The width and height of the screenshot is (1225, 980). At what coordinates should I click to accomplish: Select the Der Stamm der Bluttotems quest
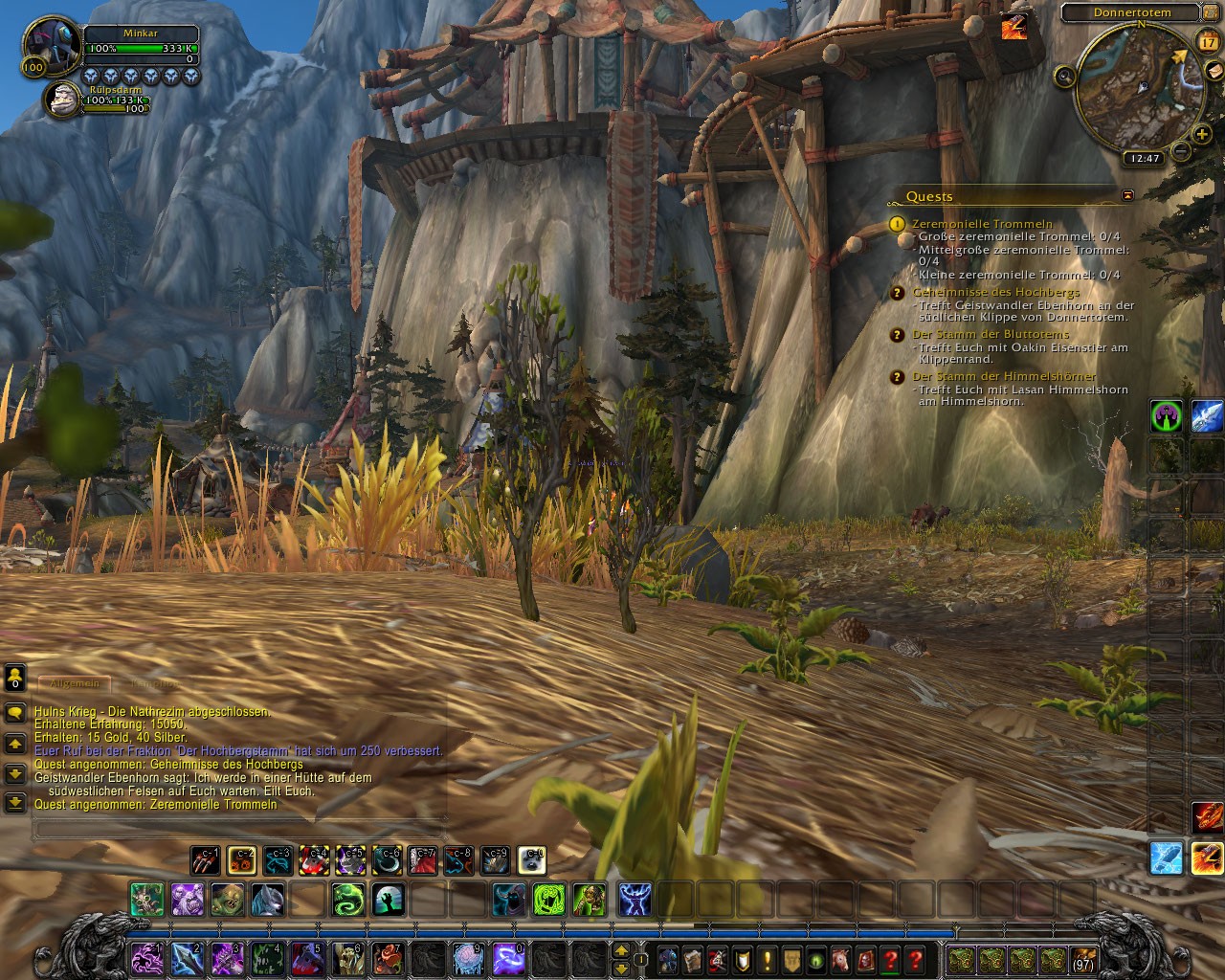pyautogui.click(x=991, y=334)
